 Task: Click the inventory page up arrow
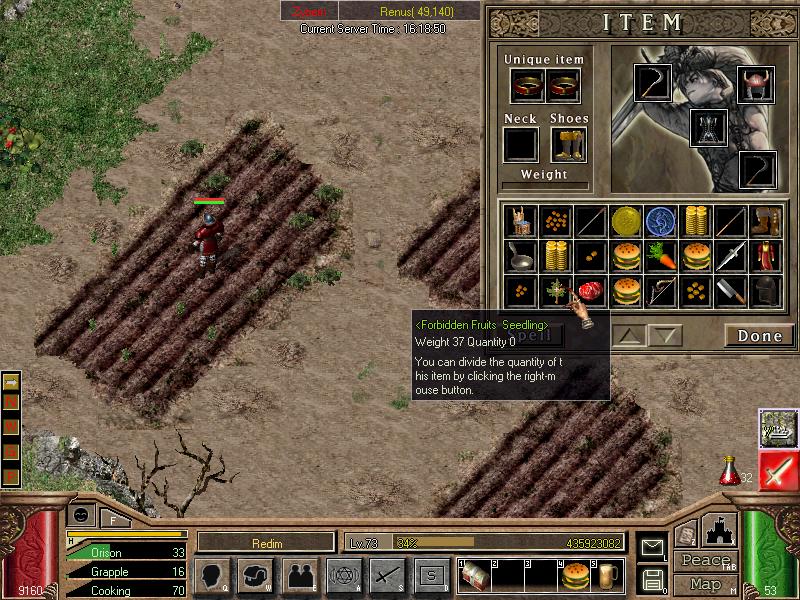(628, 336)
